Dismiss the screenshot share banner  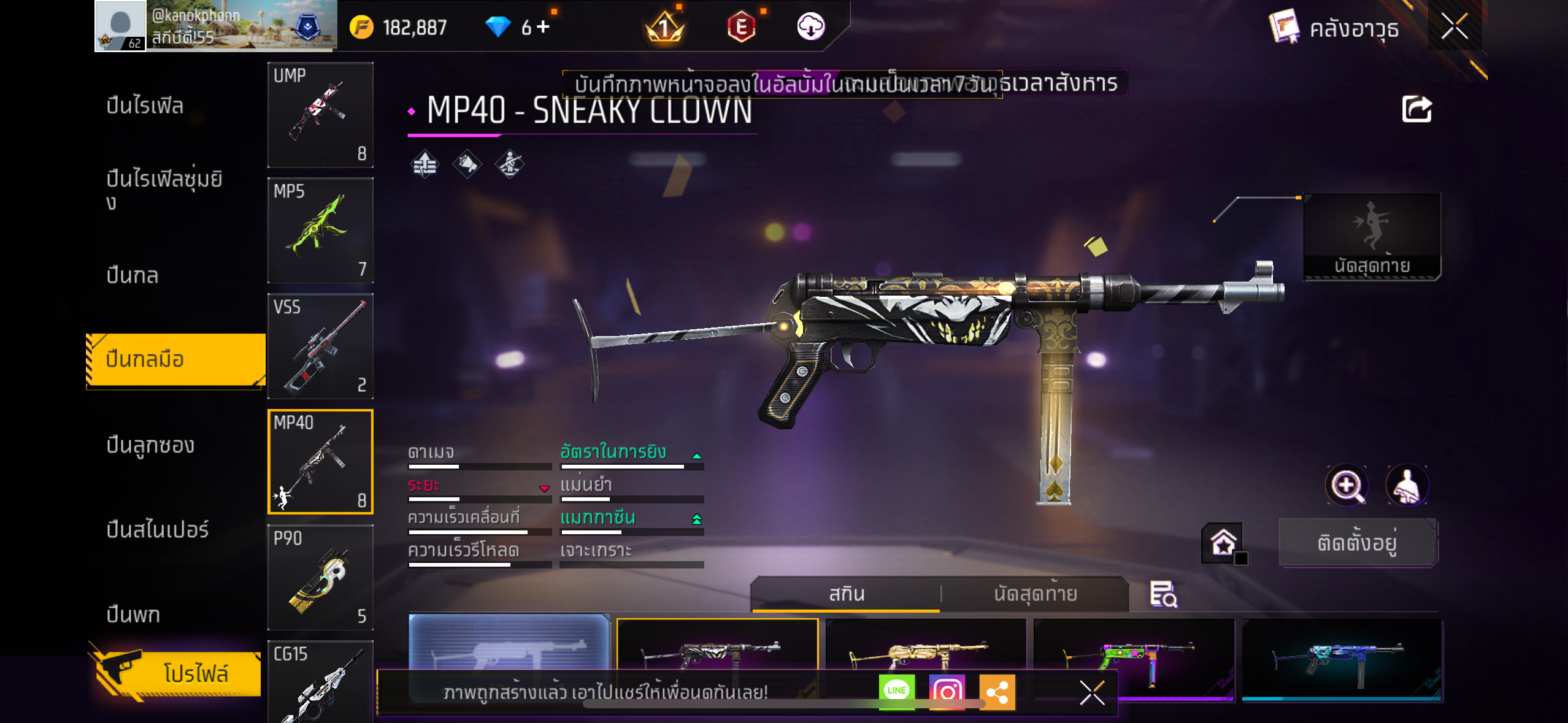[x=1092, y=693]
